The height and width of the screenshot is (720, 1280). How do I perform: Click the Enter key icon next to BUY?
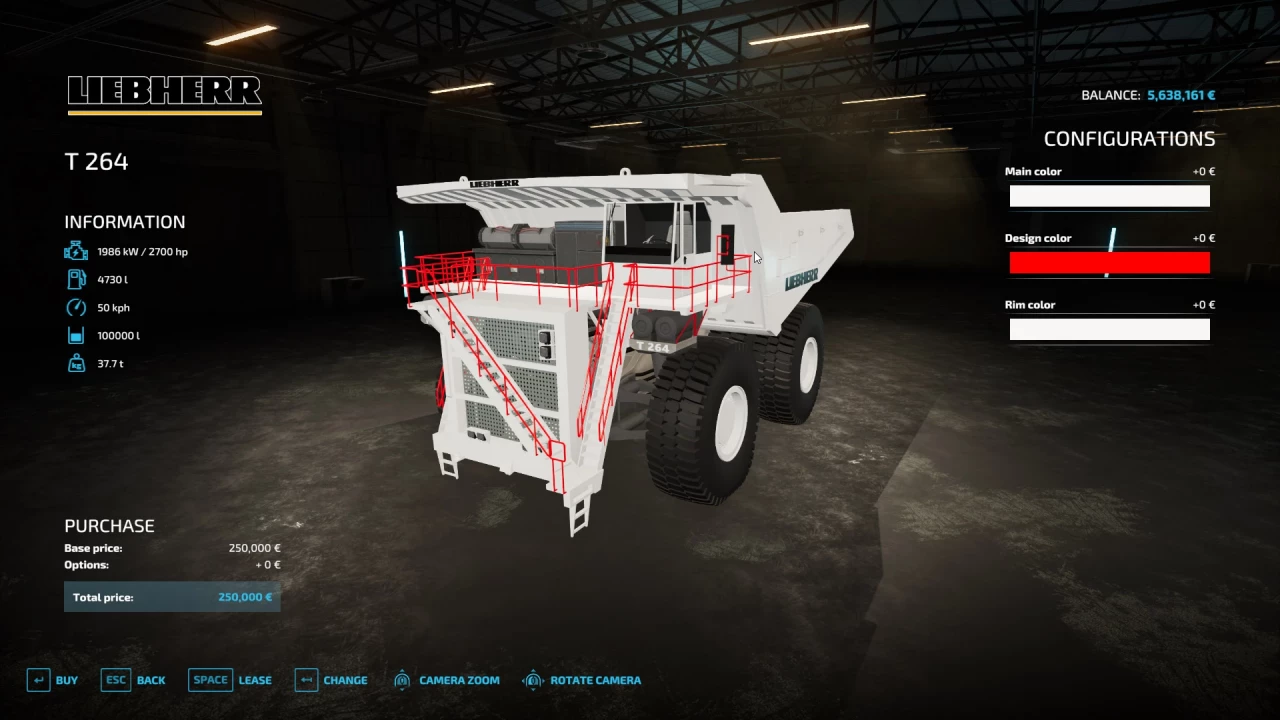point(37,679)
